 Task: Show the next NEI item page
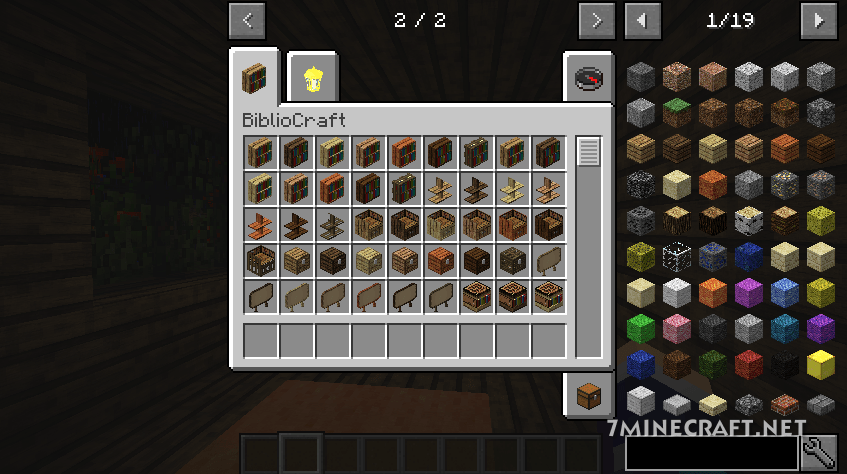[x=819, y=19]
